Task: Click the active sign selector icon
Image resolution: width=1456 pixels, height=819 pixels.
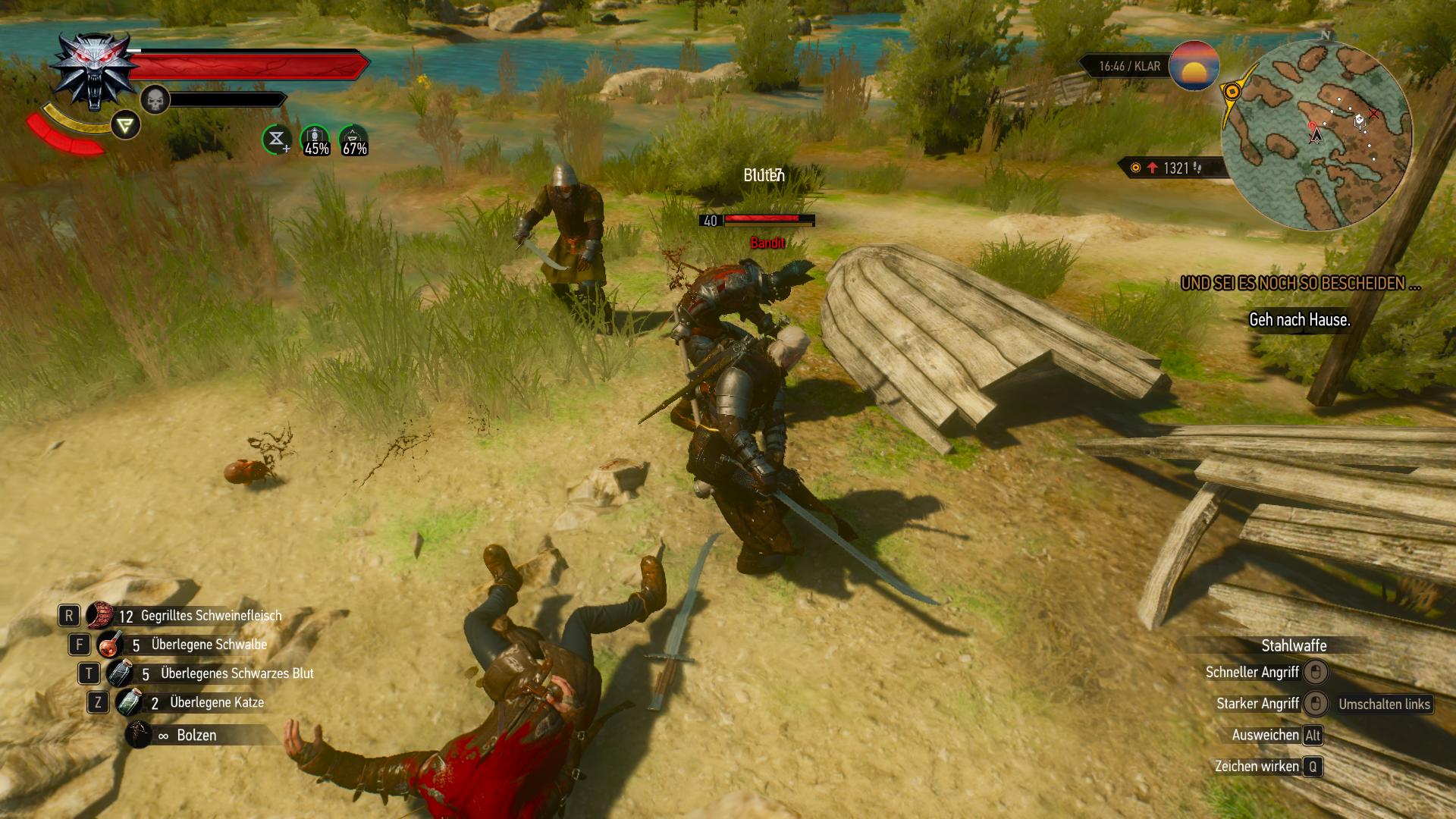Action: (125, 125)
